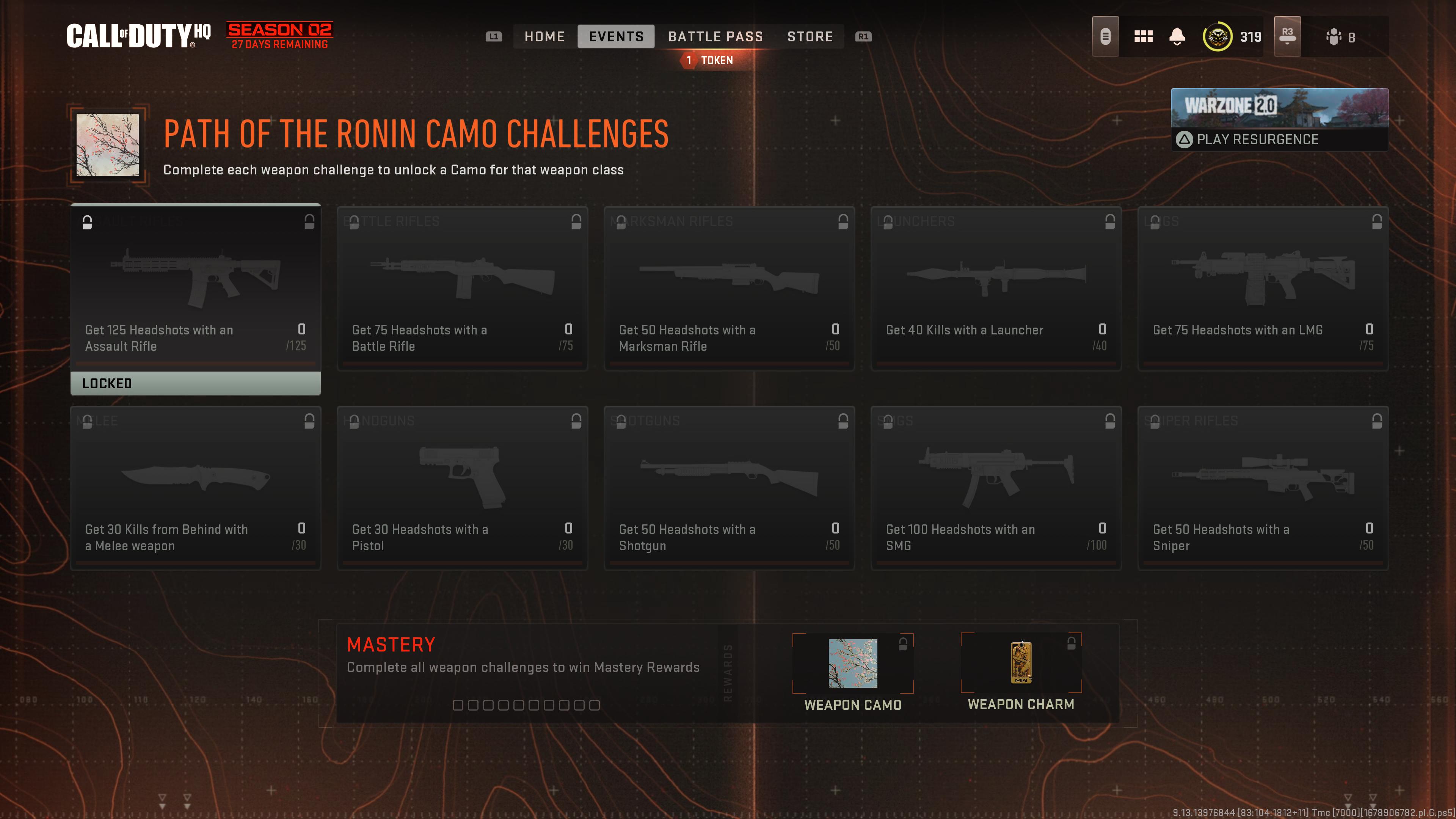Pick the LMG headshots challenge card
This screenshot has height=819, width=1456.
click(x=1263, y=288)
